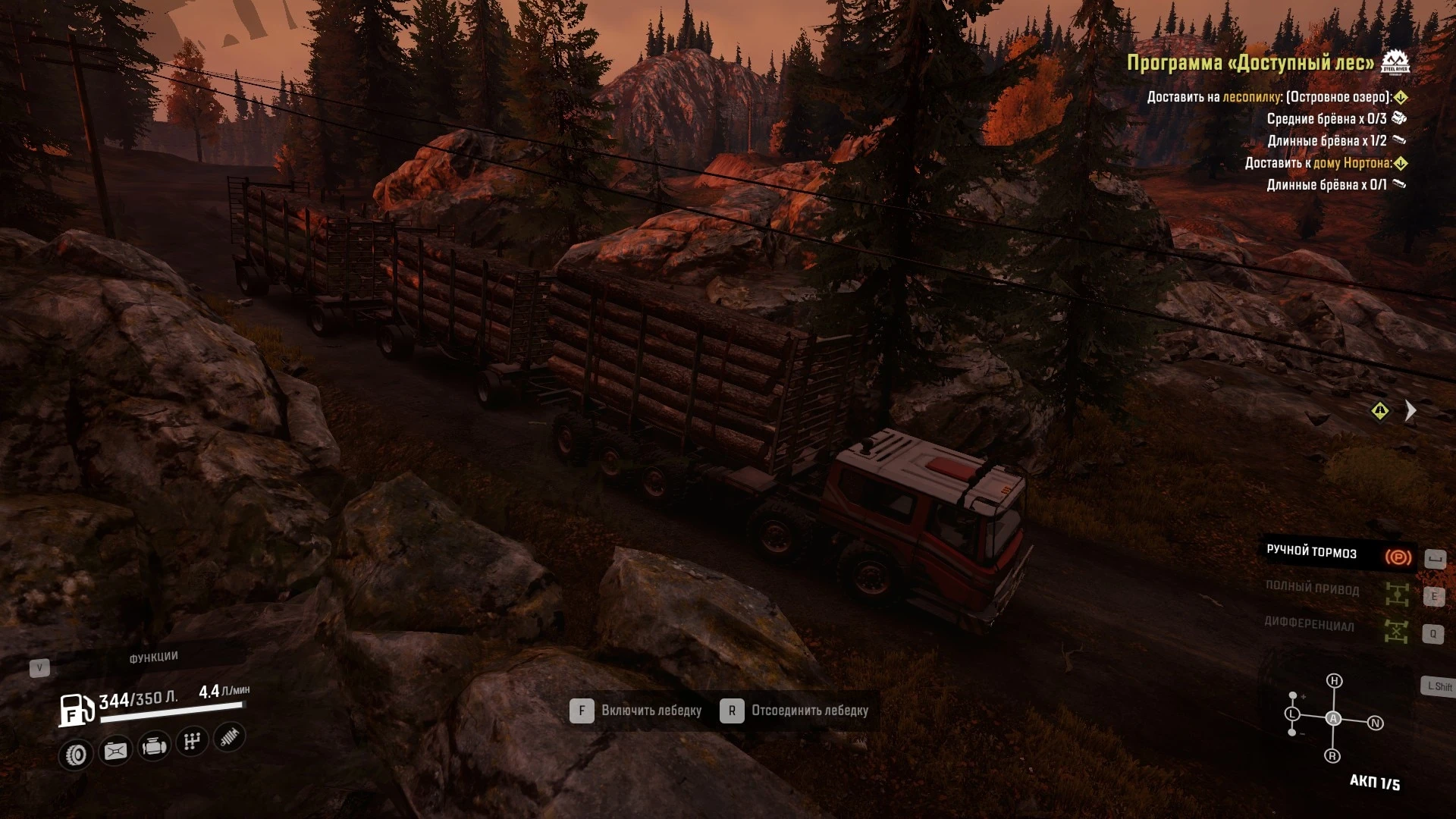The image size is (1456, 819).
Task: Click the yellow waypoint marker icon
Action: (1380, 411)
